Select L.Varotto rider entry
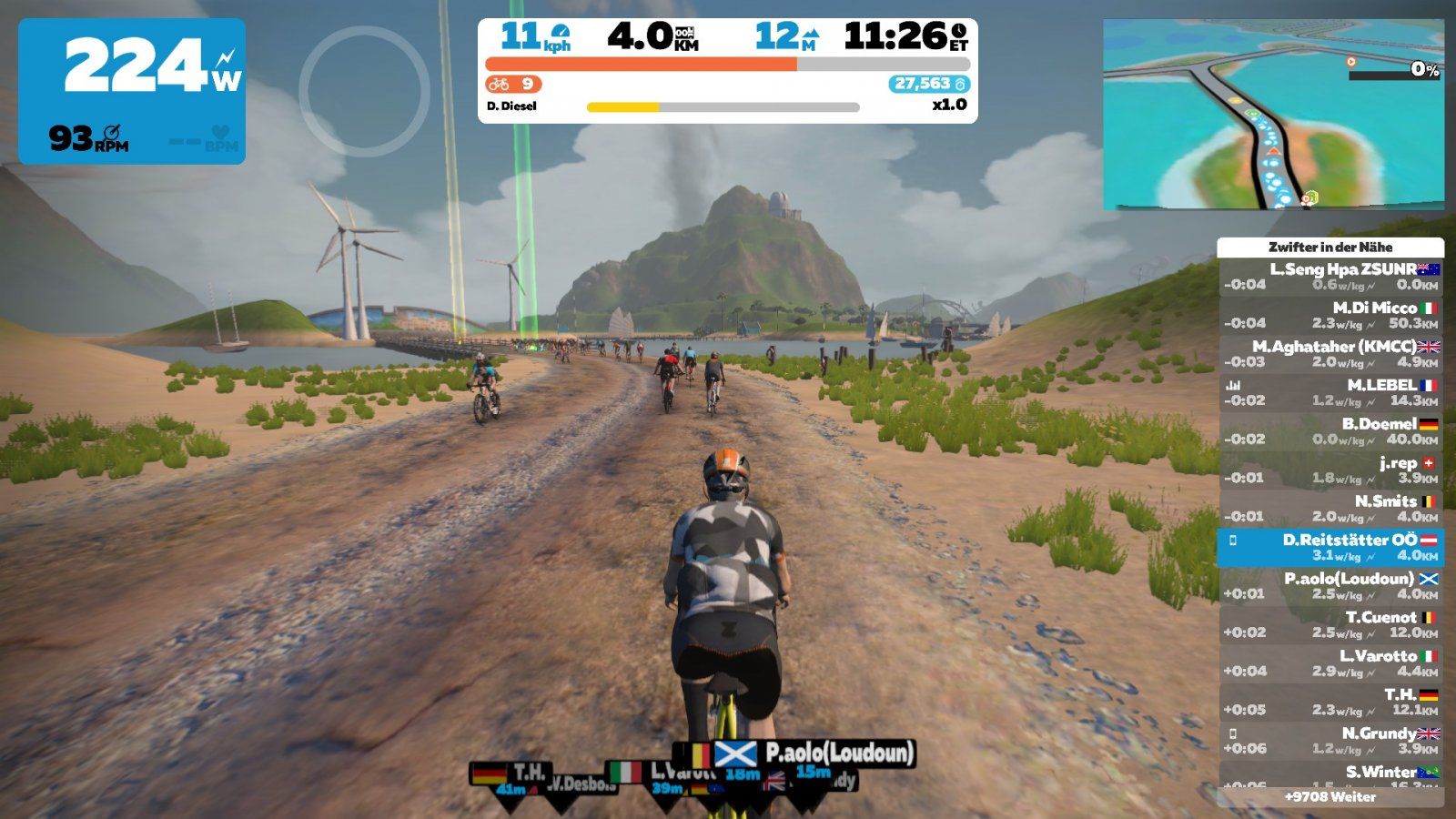Screen dimensions: 1456x819 coord(1330,663)
